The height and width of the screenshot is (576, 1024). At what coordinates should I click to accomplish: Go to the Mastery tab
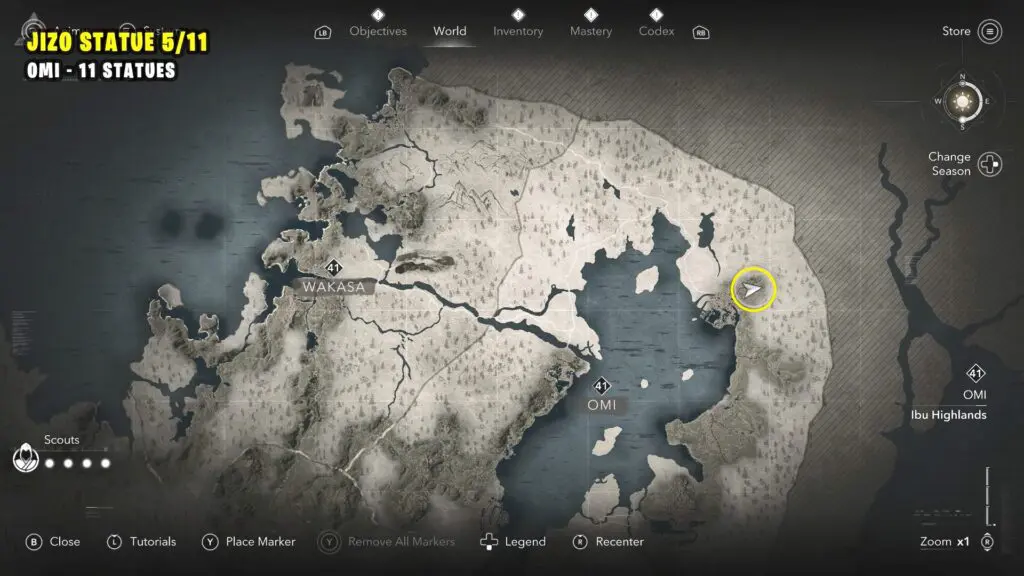(x=590, y=31)
